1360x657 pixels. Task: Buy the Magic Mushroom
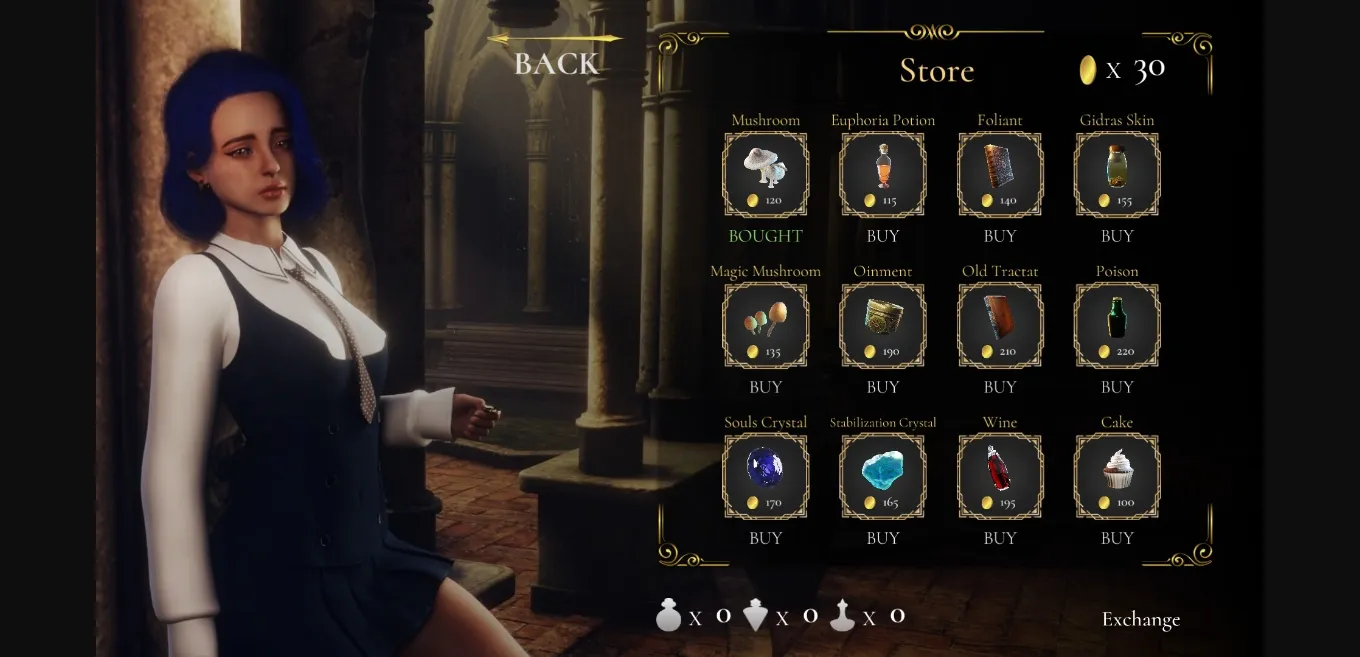tap(765, 387)
